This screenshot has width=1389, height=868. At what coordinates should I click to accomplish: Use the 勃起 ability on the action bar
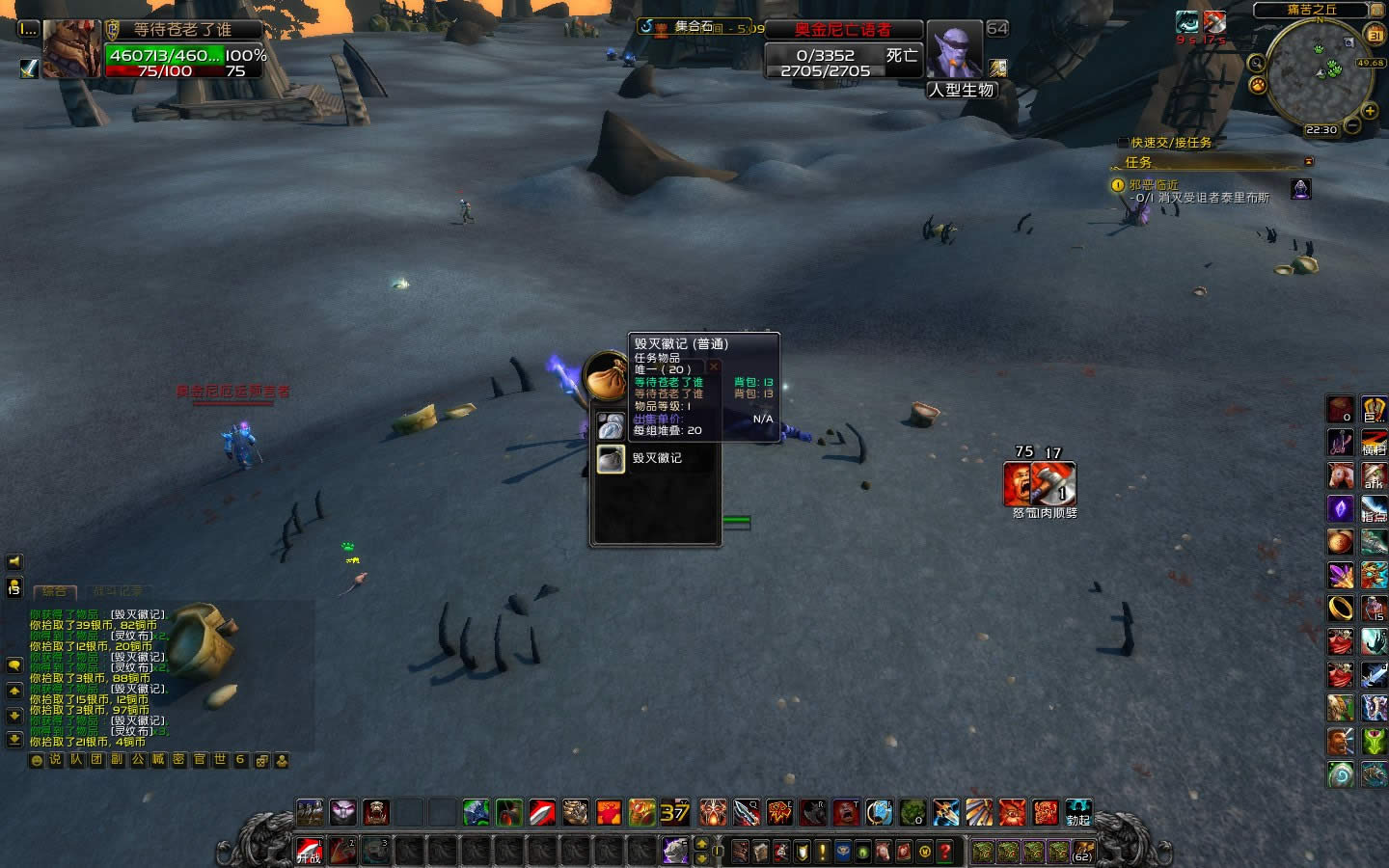(1077, 813)
